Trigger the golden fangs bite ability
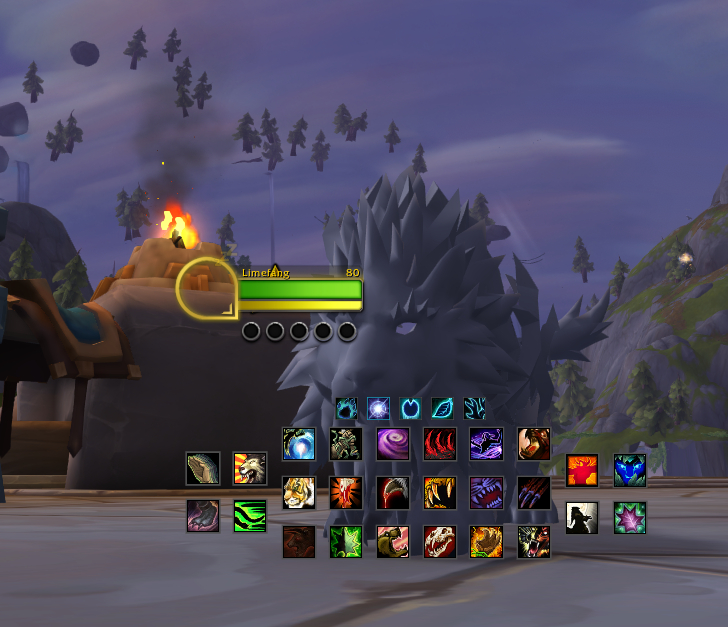Viewport: 728px width, 627px height. (440, 492)
